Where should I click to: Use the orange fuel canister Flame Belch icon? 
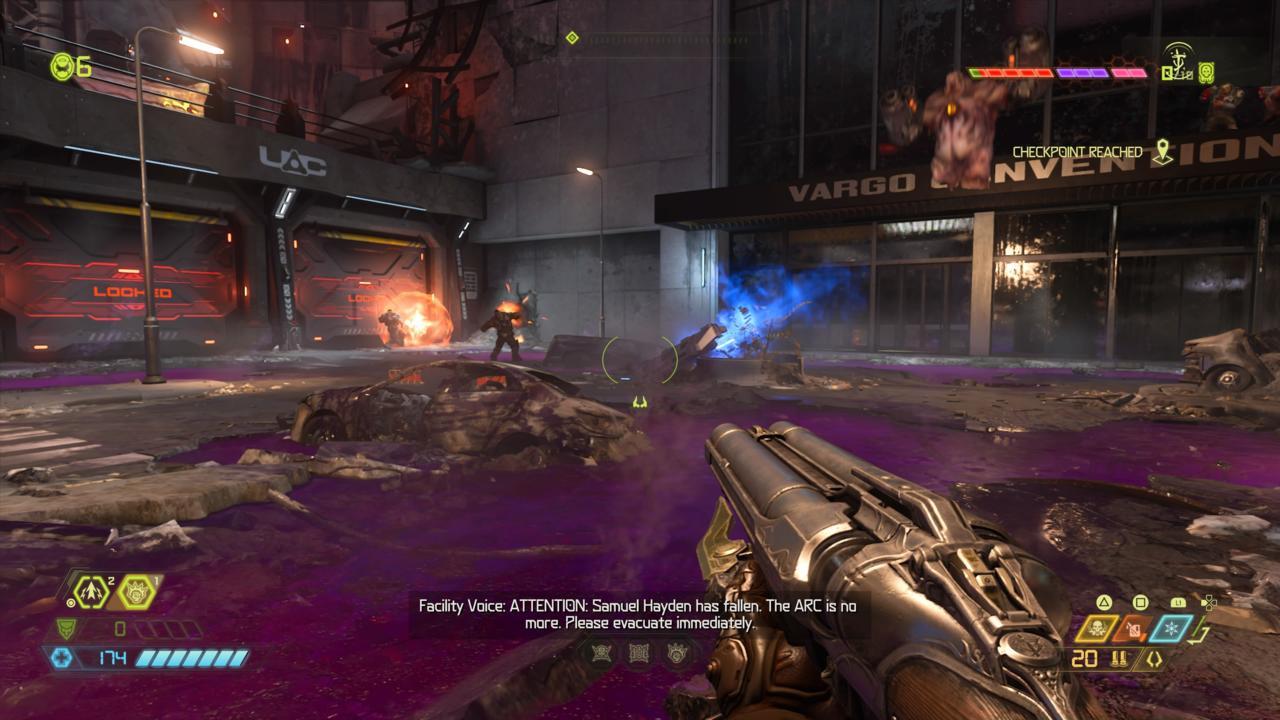(1134, 628)
